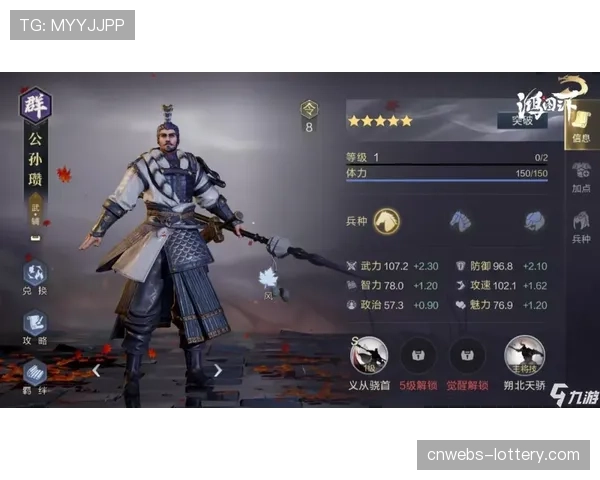The width and height of the screenshot is (600, 480).
Task: View the 义从骁首 skill
Action: (x=369, y=357)
